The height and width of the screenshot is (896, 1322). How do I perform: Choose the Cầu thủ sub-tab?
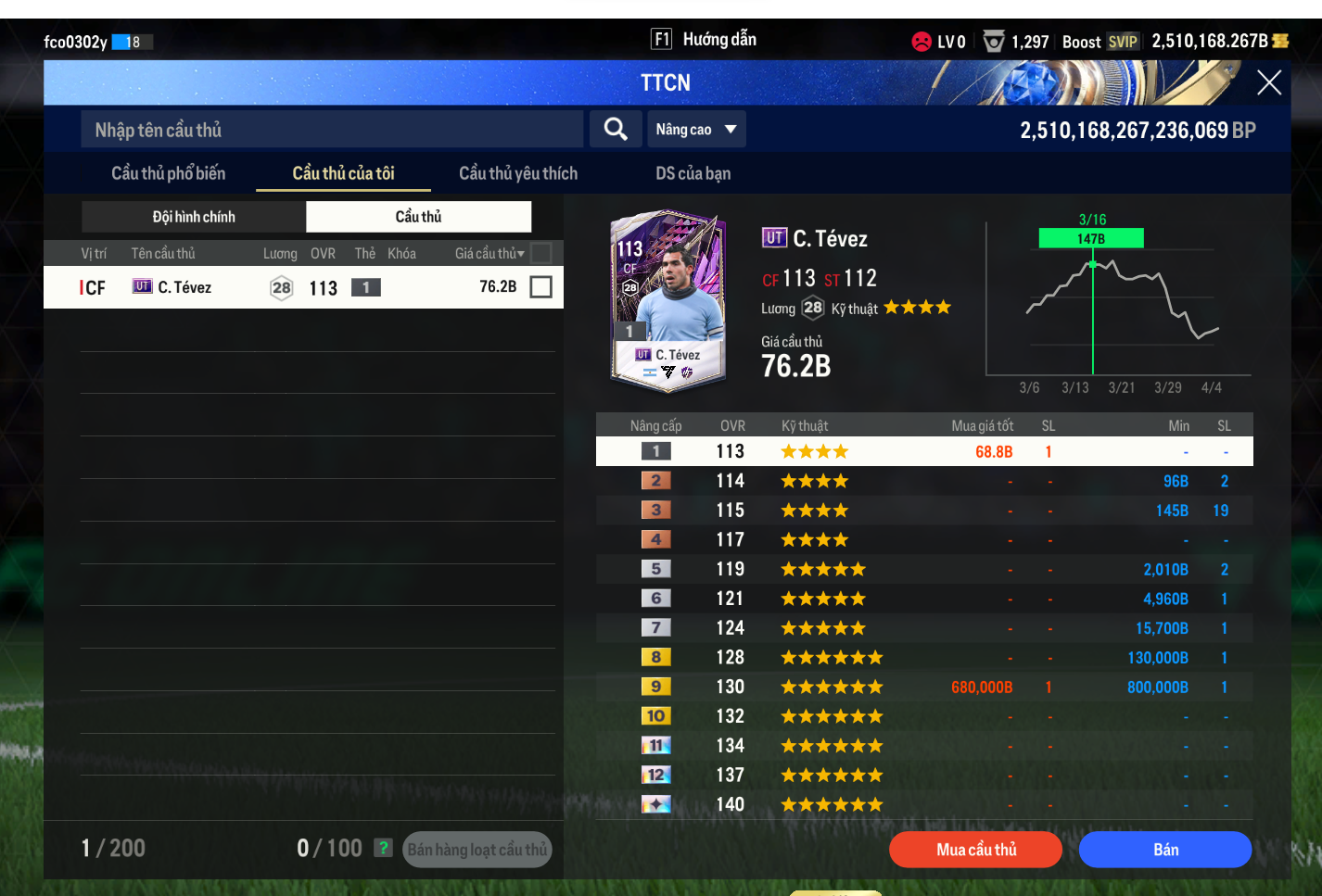pos(418,217)
